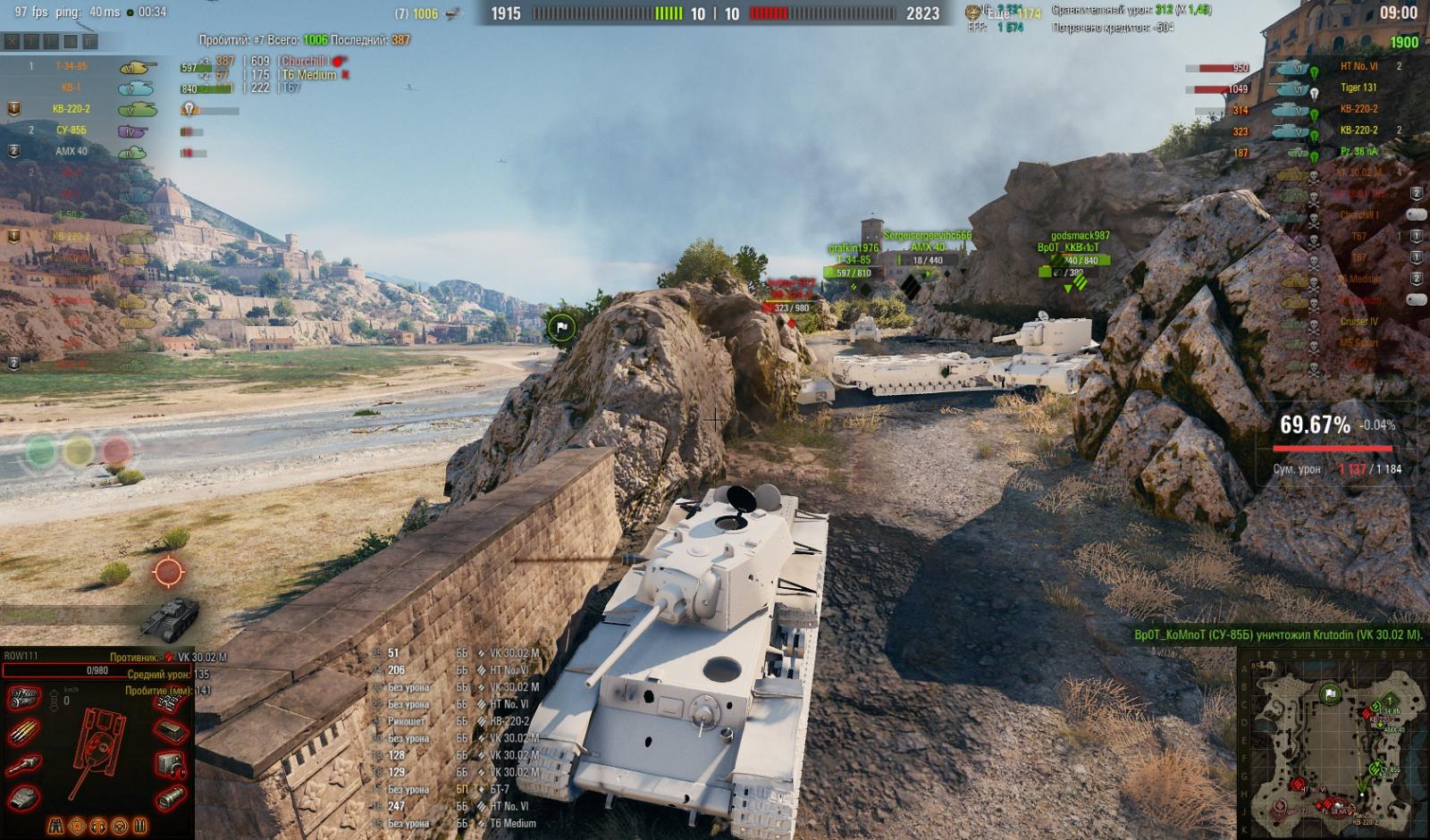
Task: Click the ammo rack shells module icon
Action: [x=24, y=733]
